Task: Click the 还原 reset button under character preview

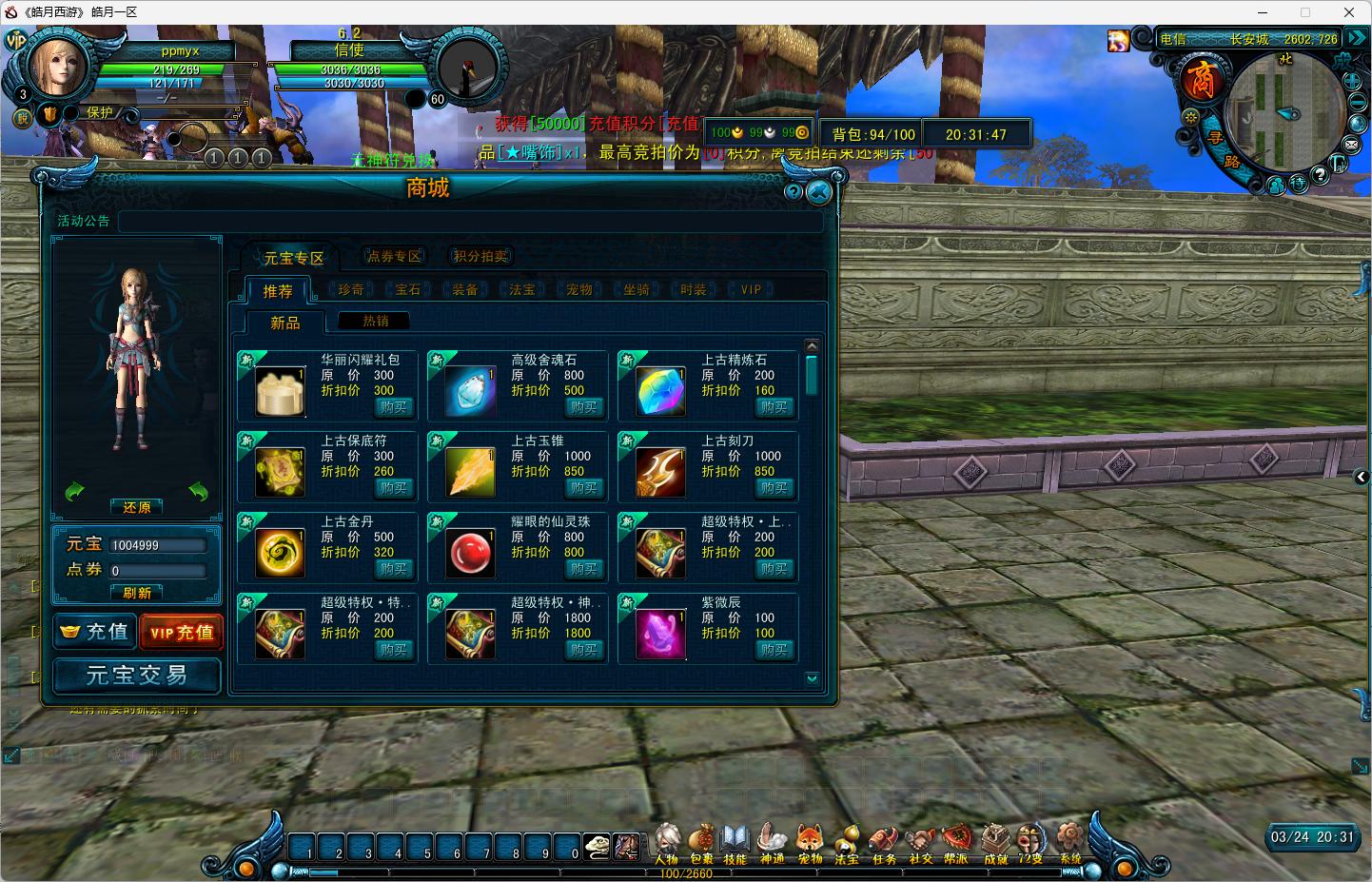Action: tap(137, 507)
